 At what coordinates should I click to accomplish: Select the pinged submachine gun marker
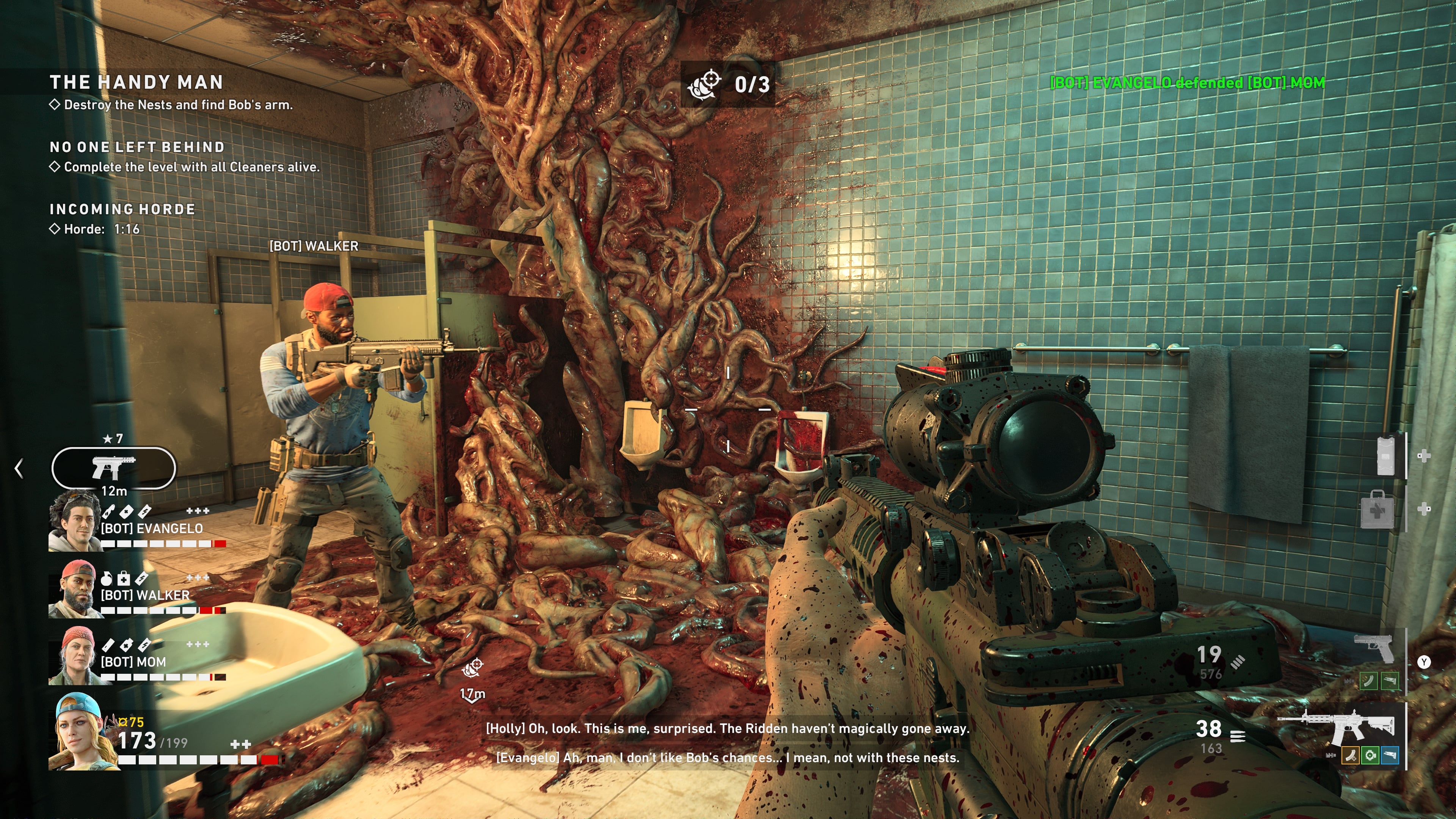click(114, 468)
